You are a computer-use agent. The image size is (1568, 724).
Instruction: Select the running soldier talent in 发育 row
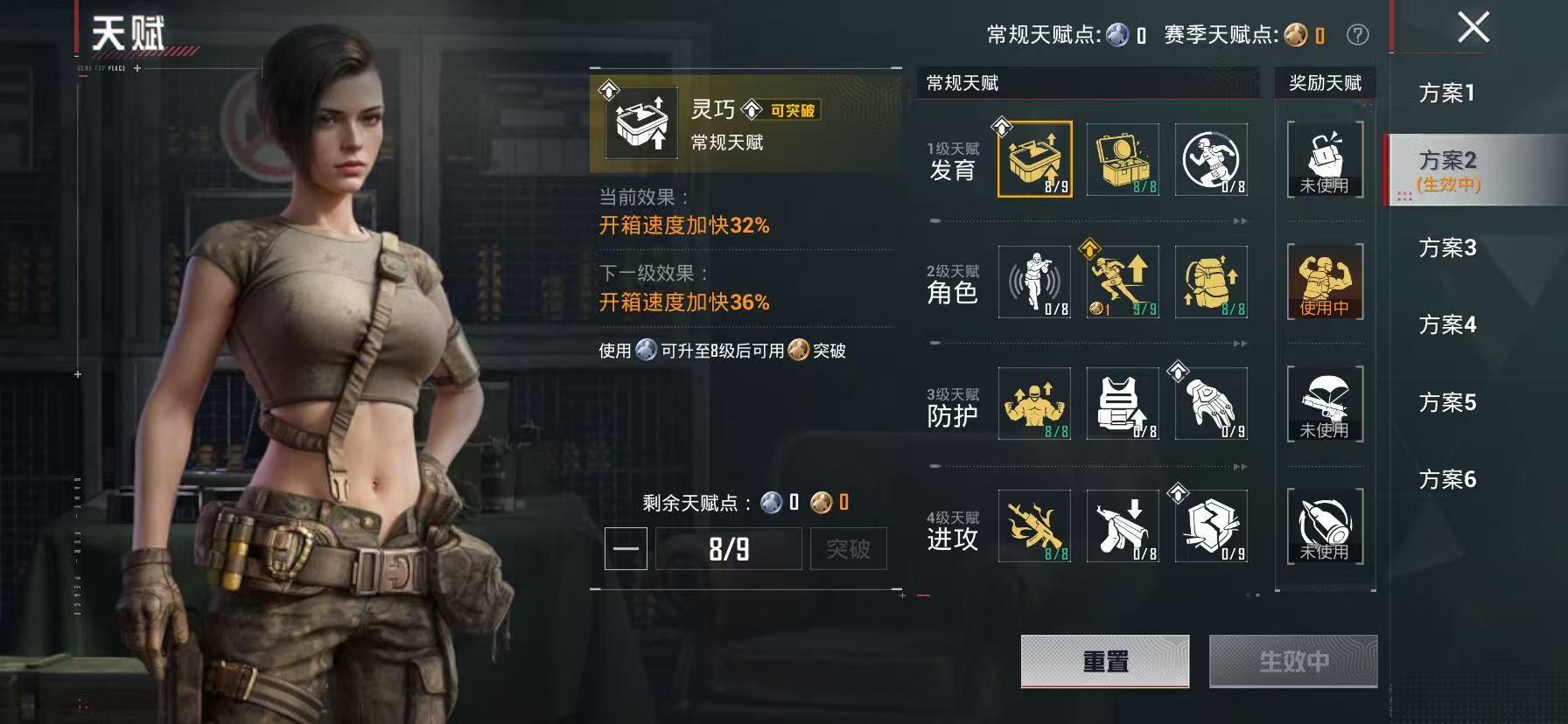point(1212,157)
